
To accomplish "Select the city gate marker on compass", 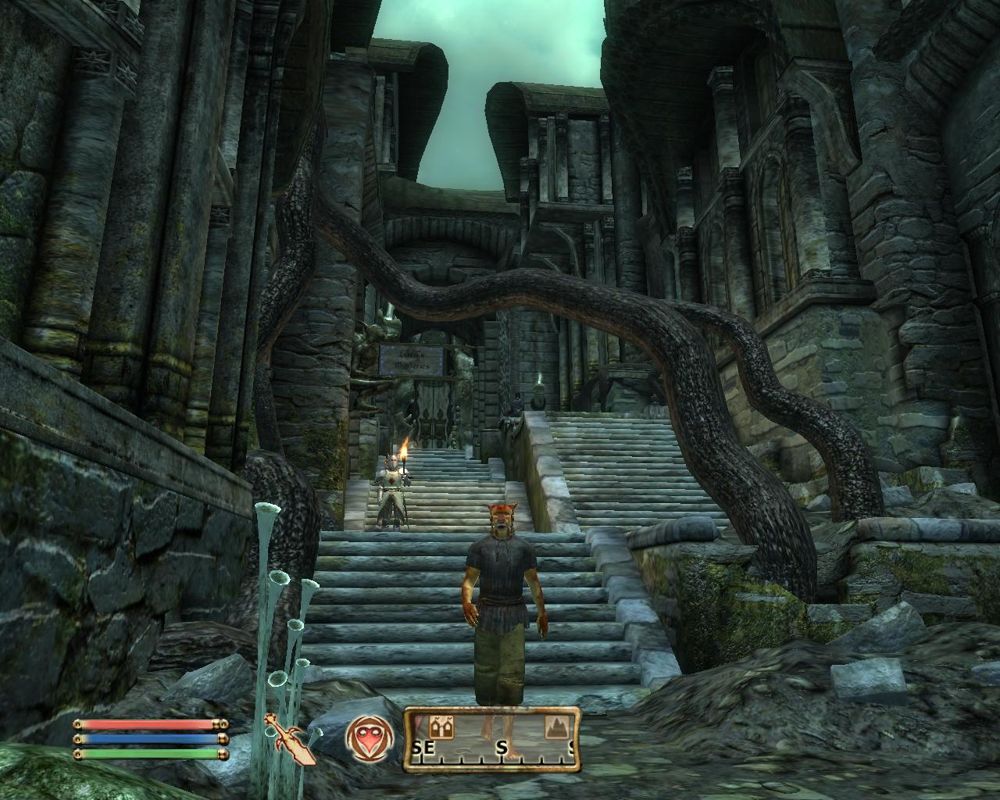I will [x=442, y=727].
